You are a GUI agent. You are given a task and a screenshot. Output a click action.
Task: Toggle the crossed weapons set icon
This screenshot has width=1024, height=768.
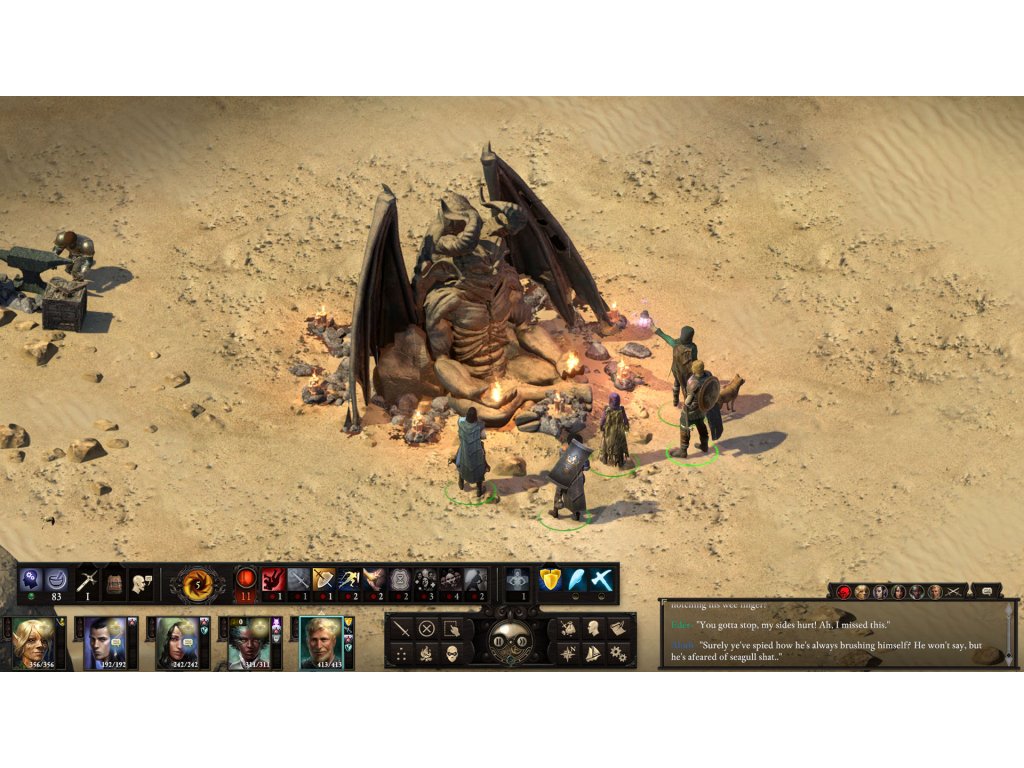tap(87, 581)
